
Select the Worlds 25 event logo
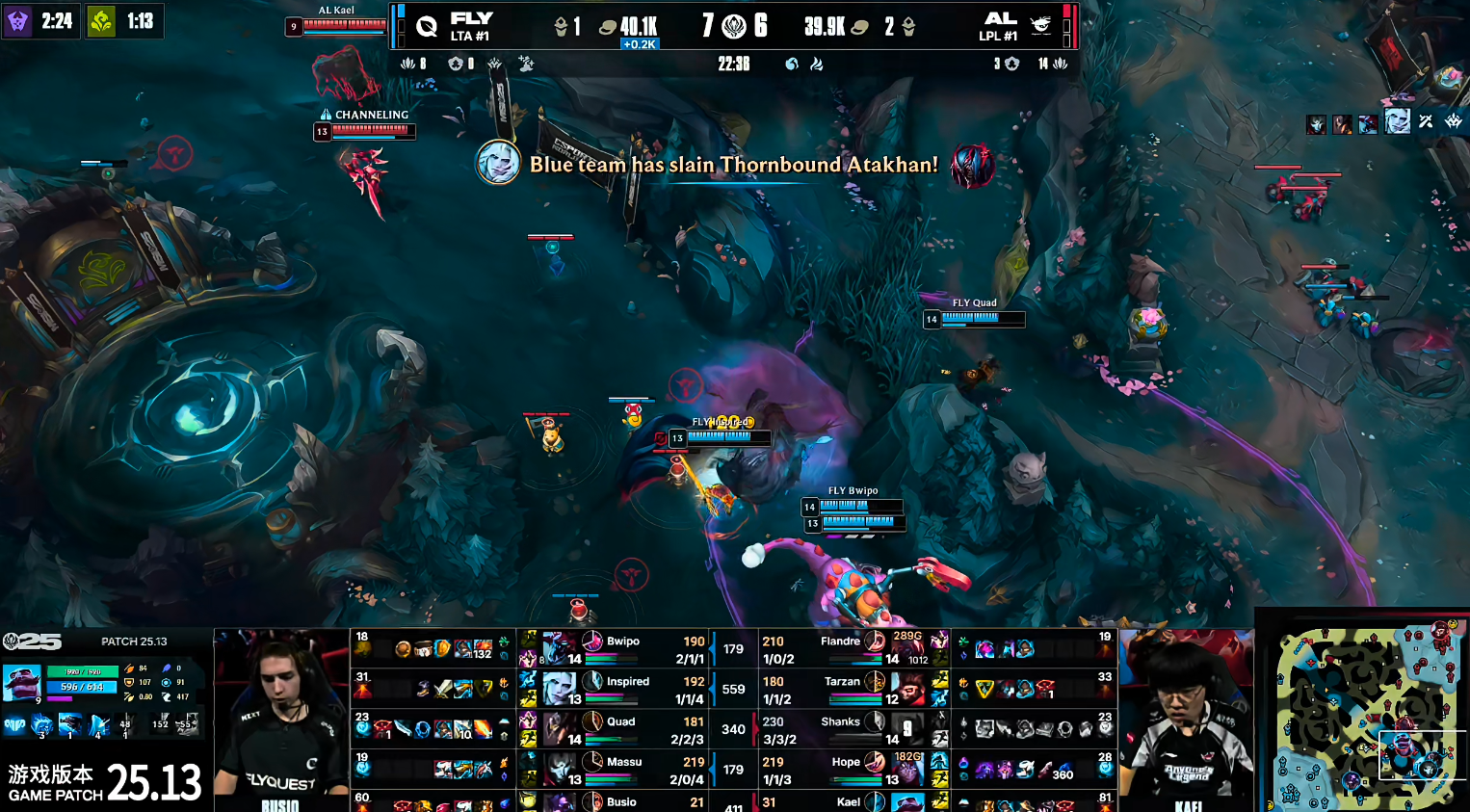coord(32,642)
